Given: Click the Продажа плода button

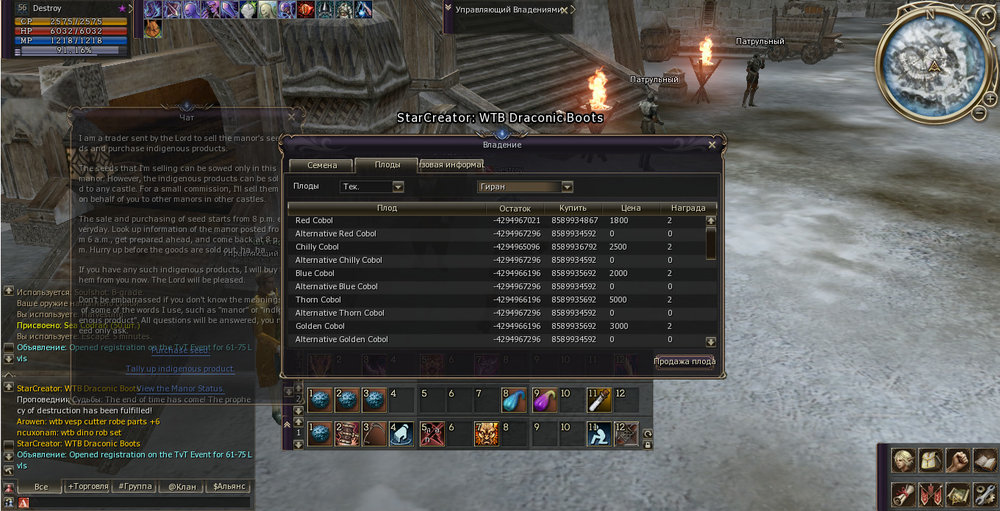Looking at the screenshot, I should click(684, 361).
